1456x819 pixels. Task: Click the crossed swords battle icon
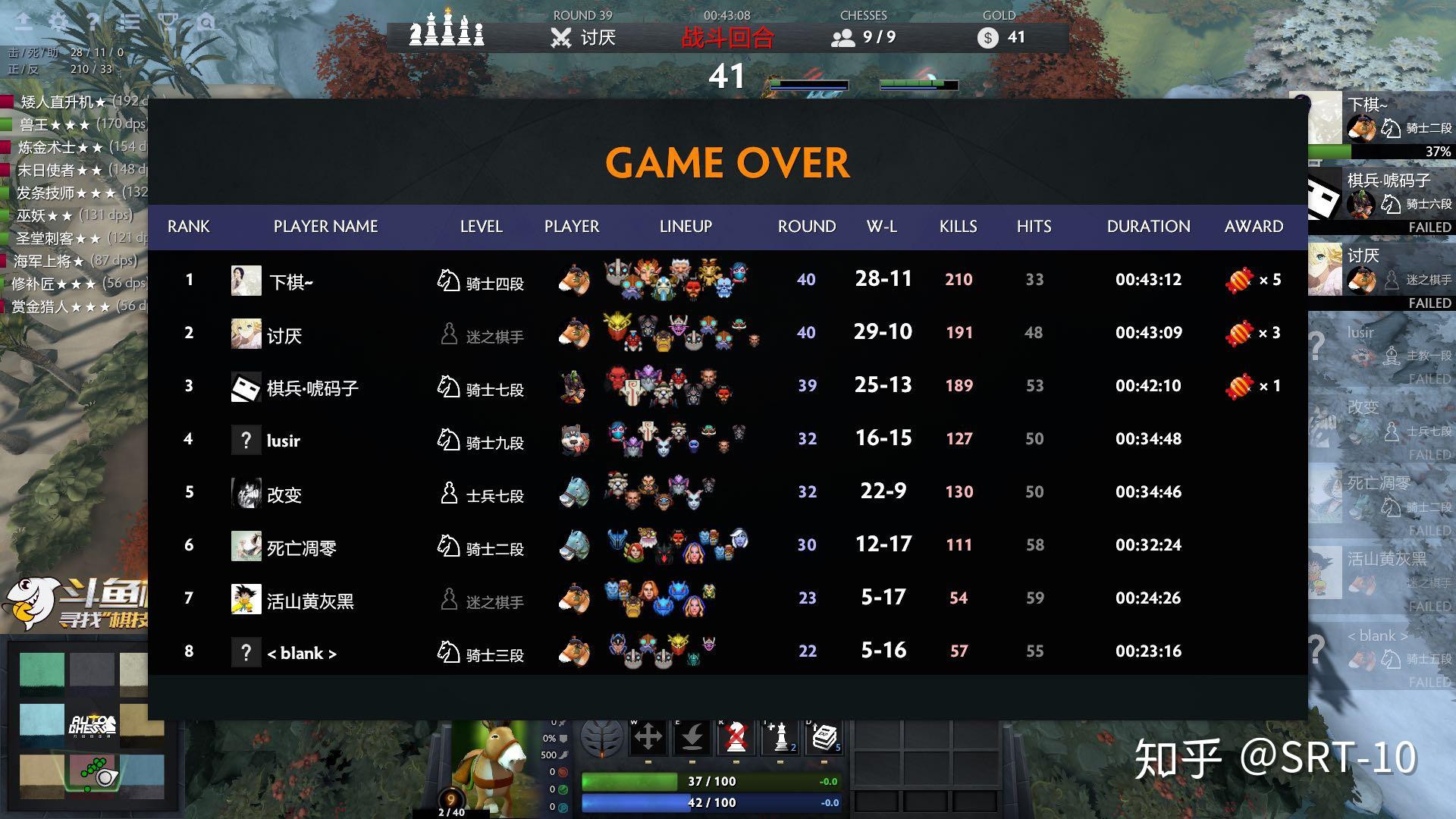click(560, 36)
